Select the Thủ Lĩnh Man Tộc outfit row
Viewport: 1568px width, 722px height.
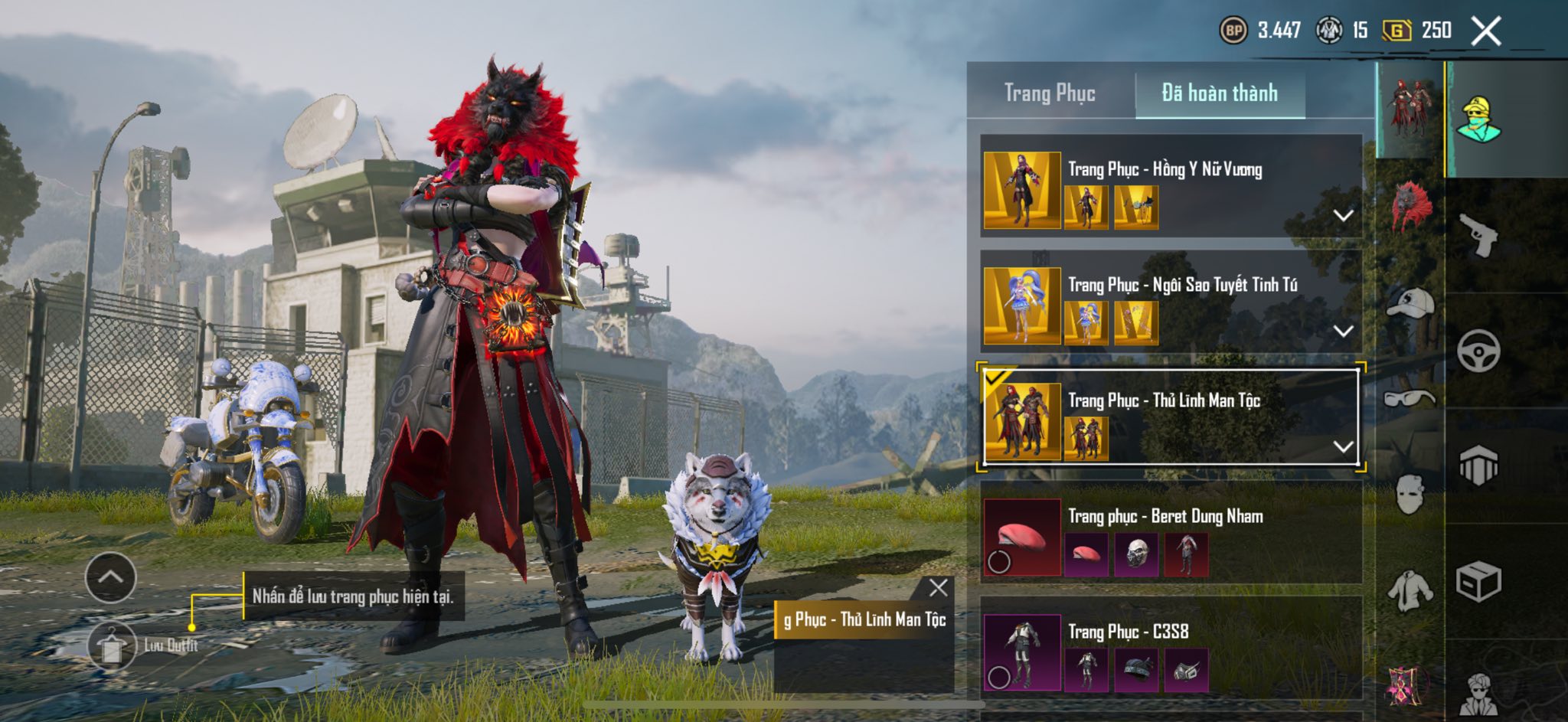pos(1164,401)
